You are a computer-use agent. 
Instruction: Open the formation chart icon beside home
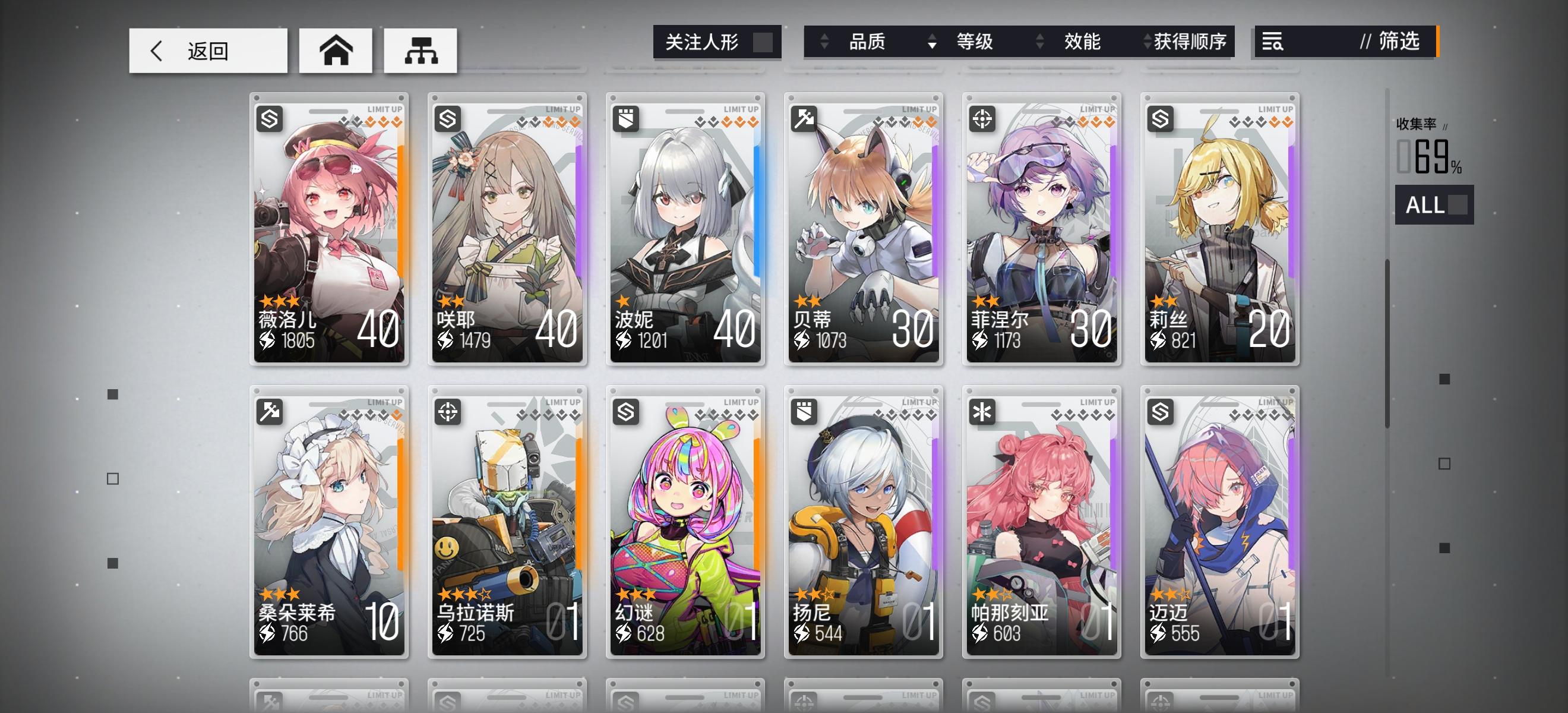[421, 52]
